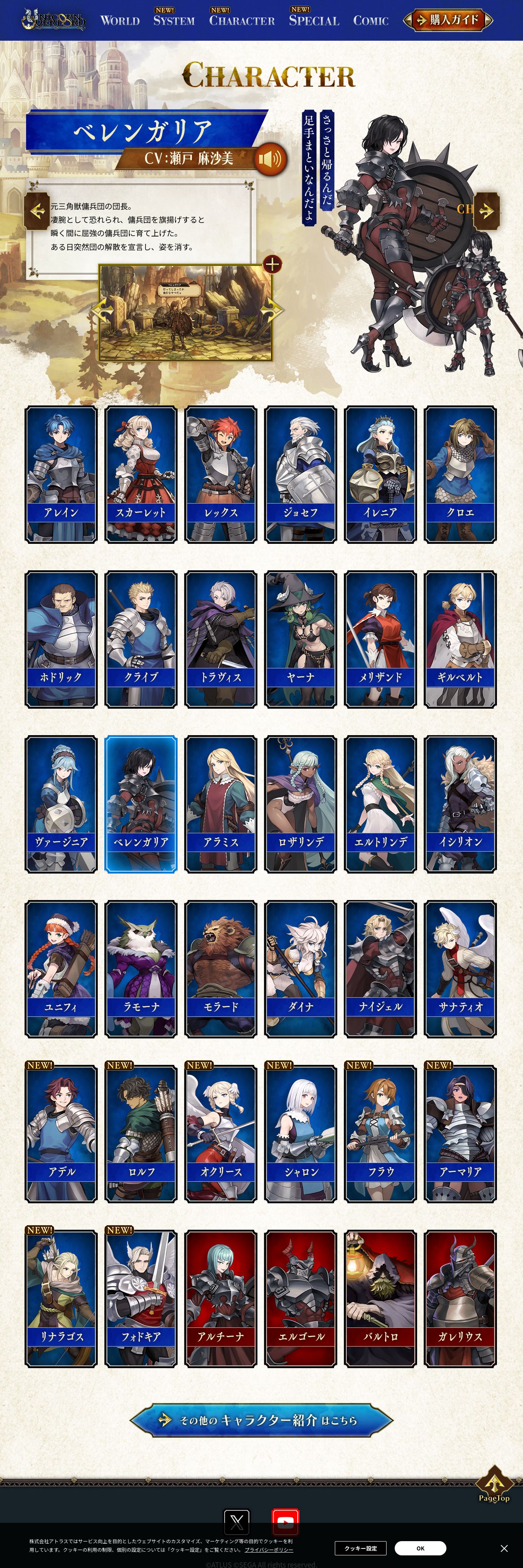Select the アレイン character card

click(61, 474)
